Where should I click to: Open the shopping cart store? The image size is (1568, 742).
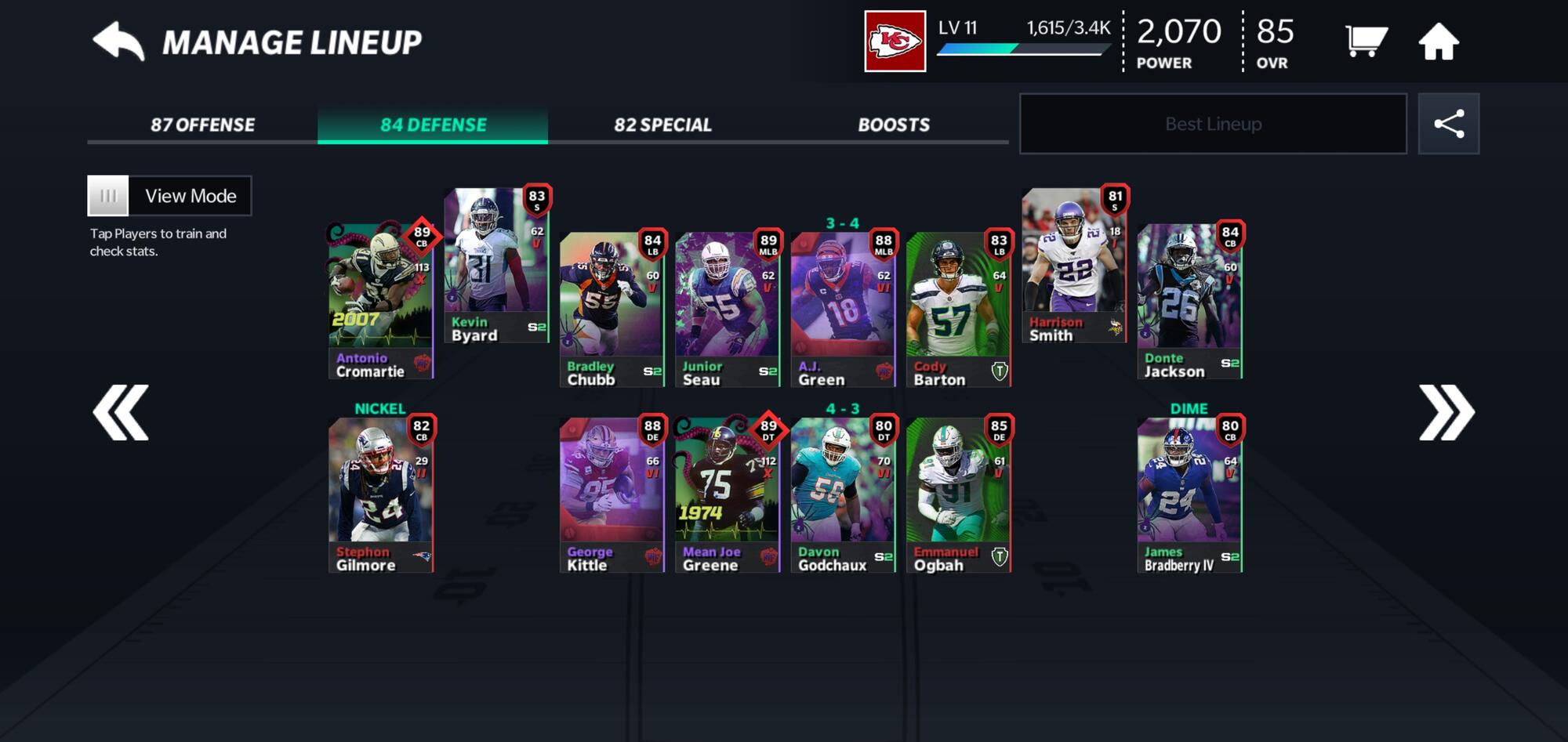click(x=1365, y=42)
